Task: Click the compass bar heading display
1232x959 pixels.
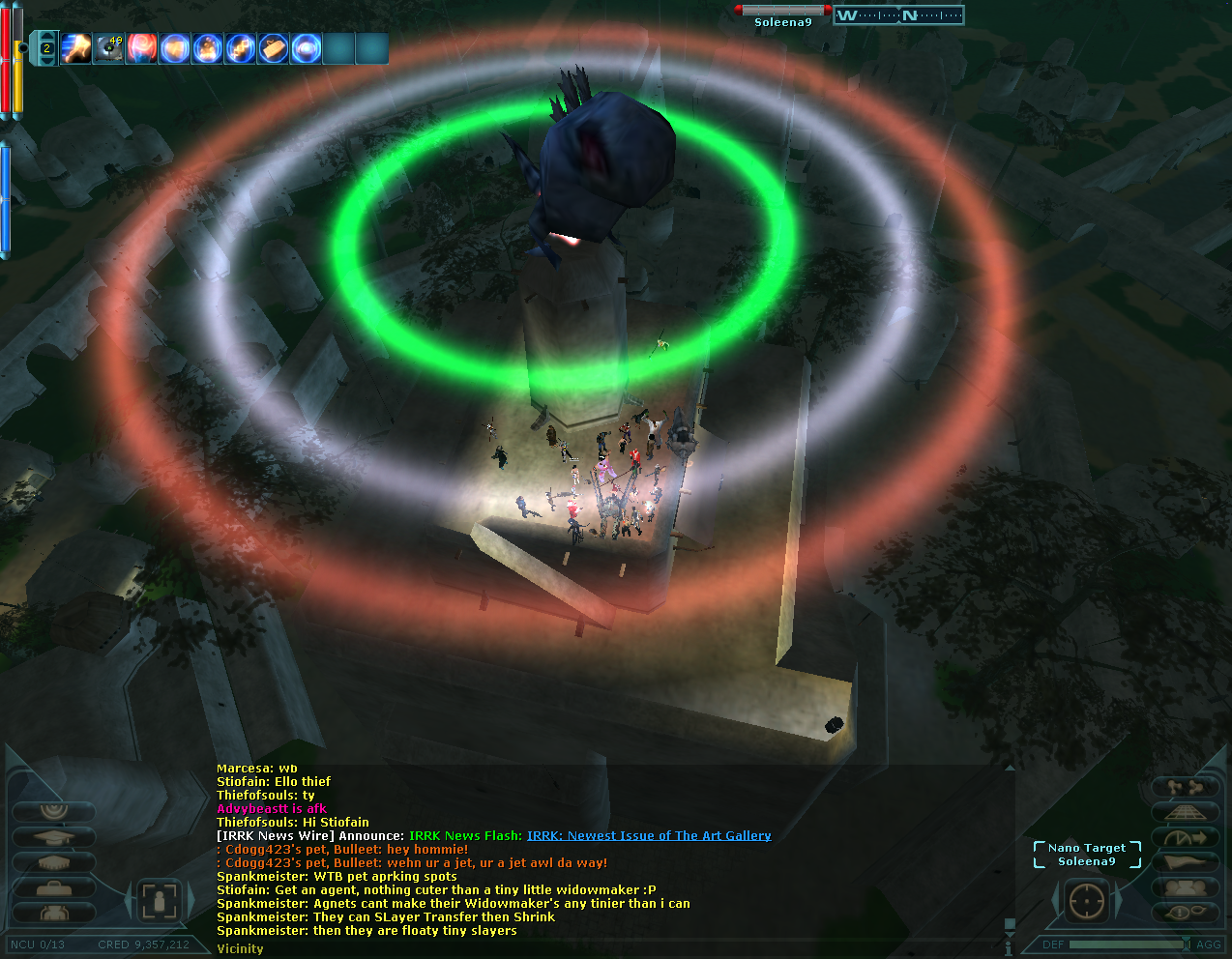Action: coord(898,15)
